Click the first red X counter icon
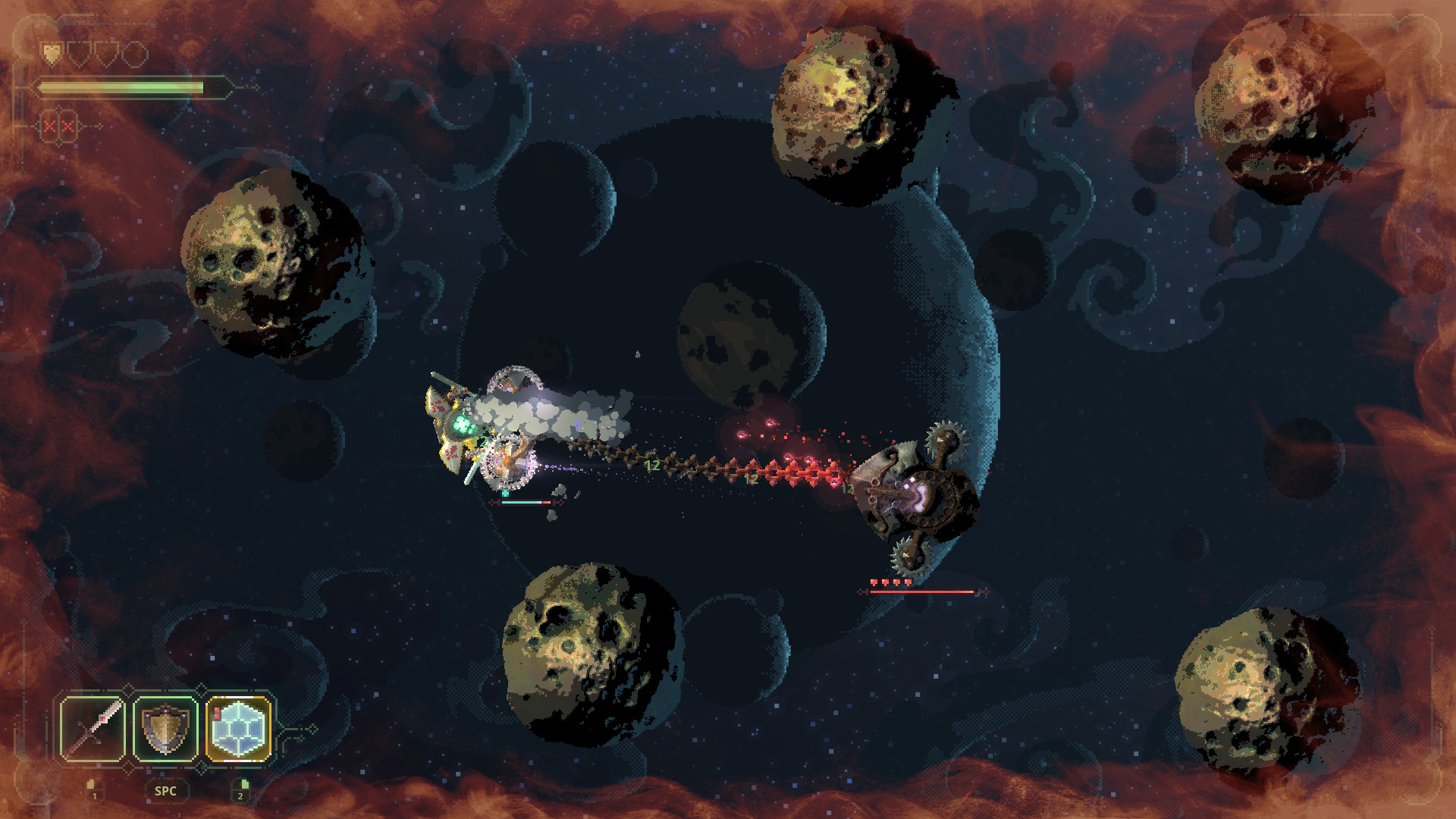The height and width of the screenshot is (819, 1456). 49,127
